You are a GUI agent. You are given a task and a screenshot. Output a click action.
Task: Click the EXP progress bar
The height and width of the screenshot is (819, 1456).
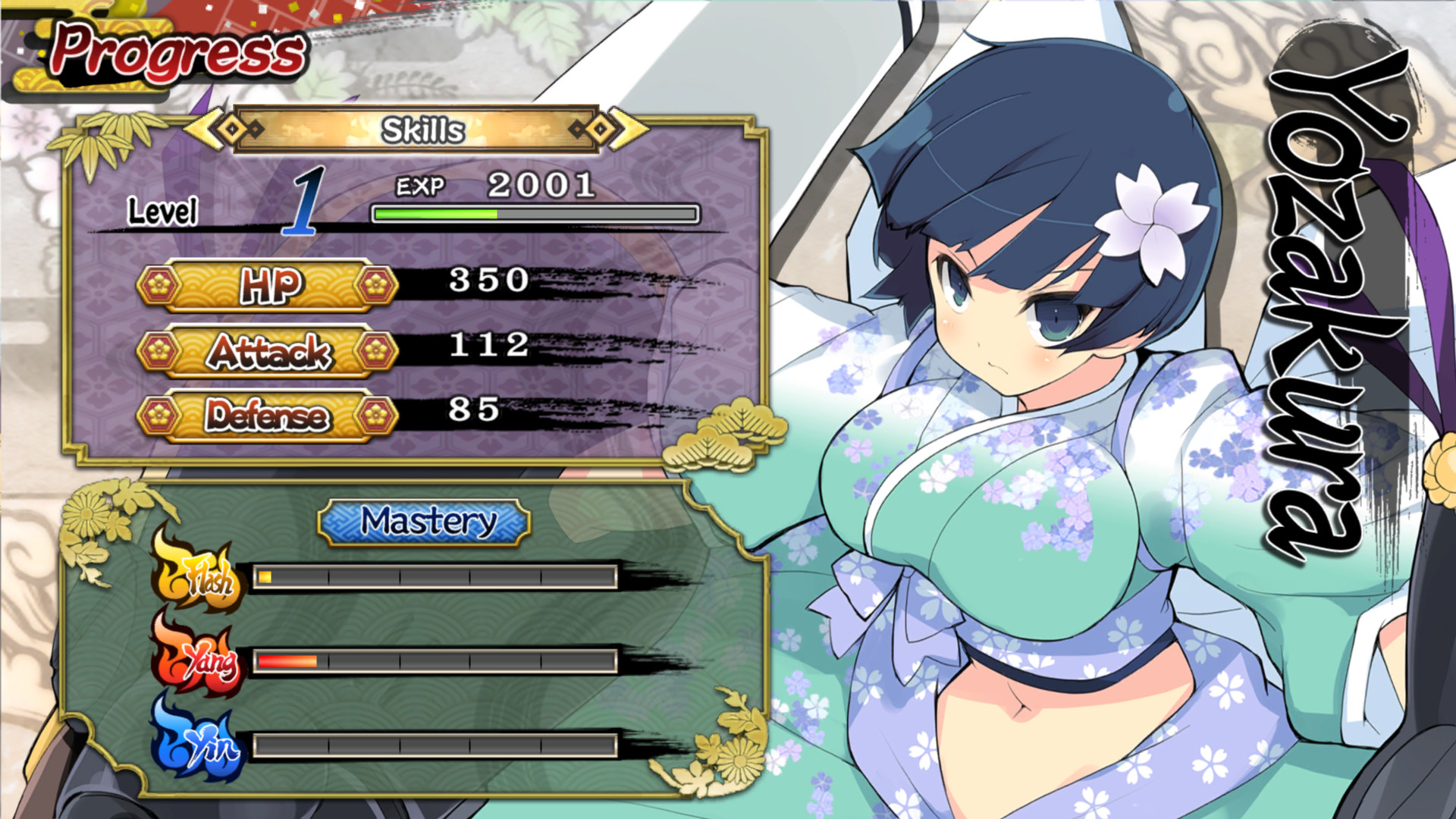point(533,215)
